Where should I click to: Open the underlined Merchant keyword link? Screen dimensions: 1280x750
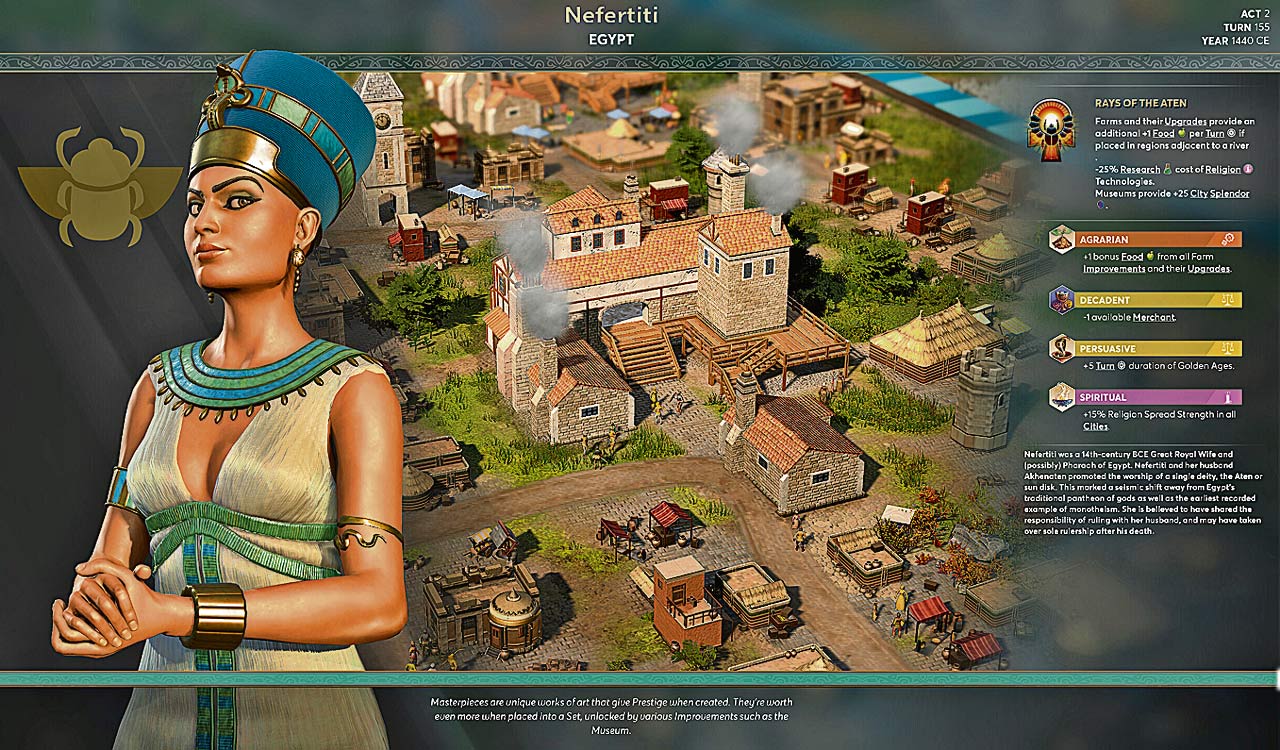point(1153,317)
